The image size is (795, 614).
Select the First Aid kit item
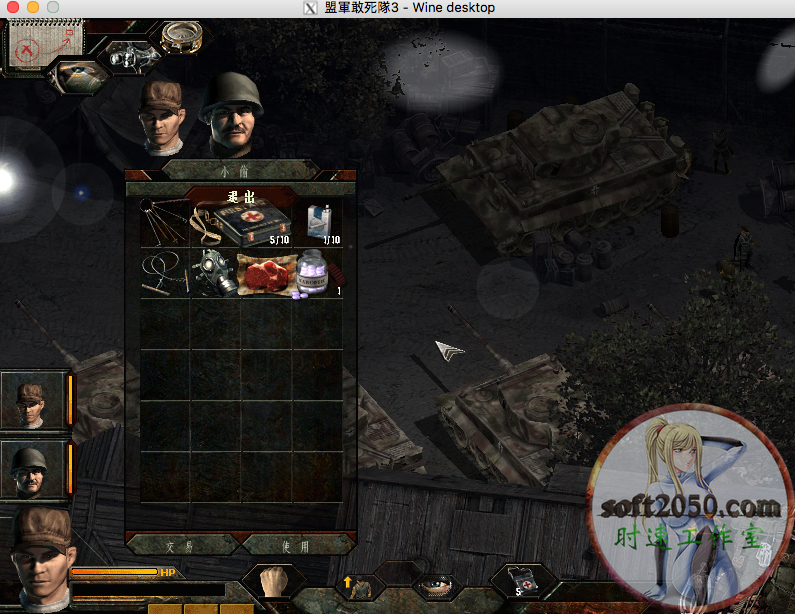(252, 224)
